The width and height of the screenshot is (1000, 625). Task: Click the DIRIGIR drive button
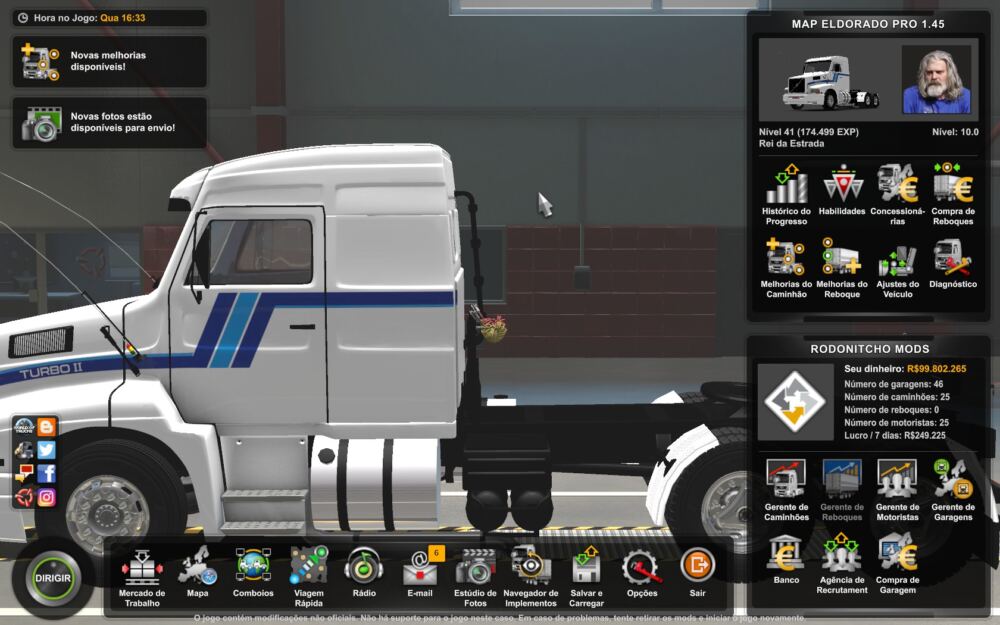pos(53,578)
